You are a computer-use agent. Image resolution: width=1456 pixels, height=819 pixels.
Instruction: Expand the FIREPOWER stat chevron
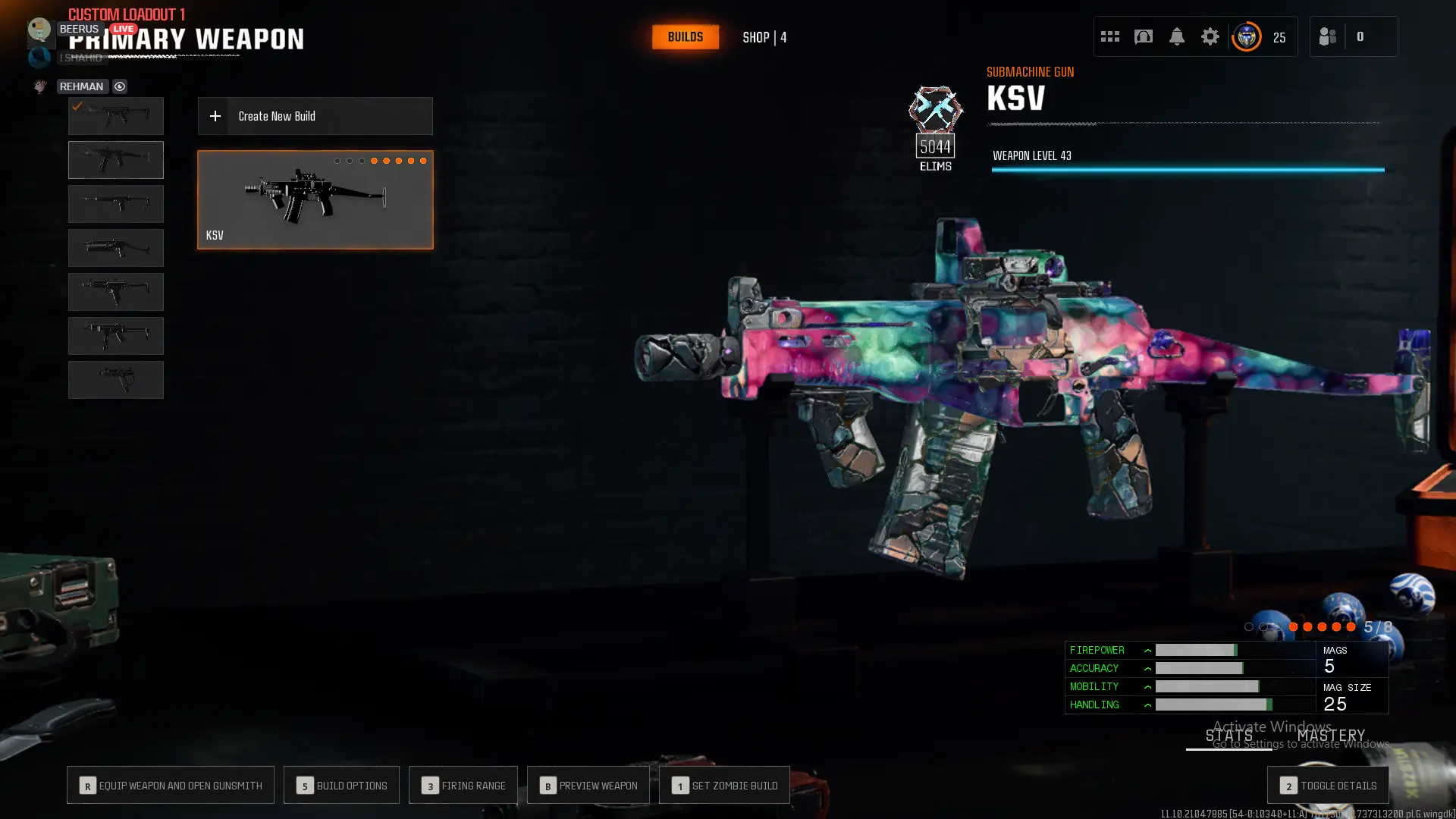coord(1147,650)
